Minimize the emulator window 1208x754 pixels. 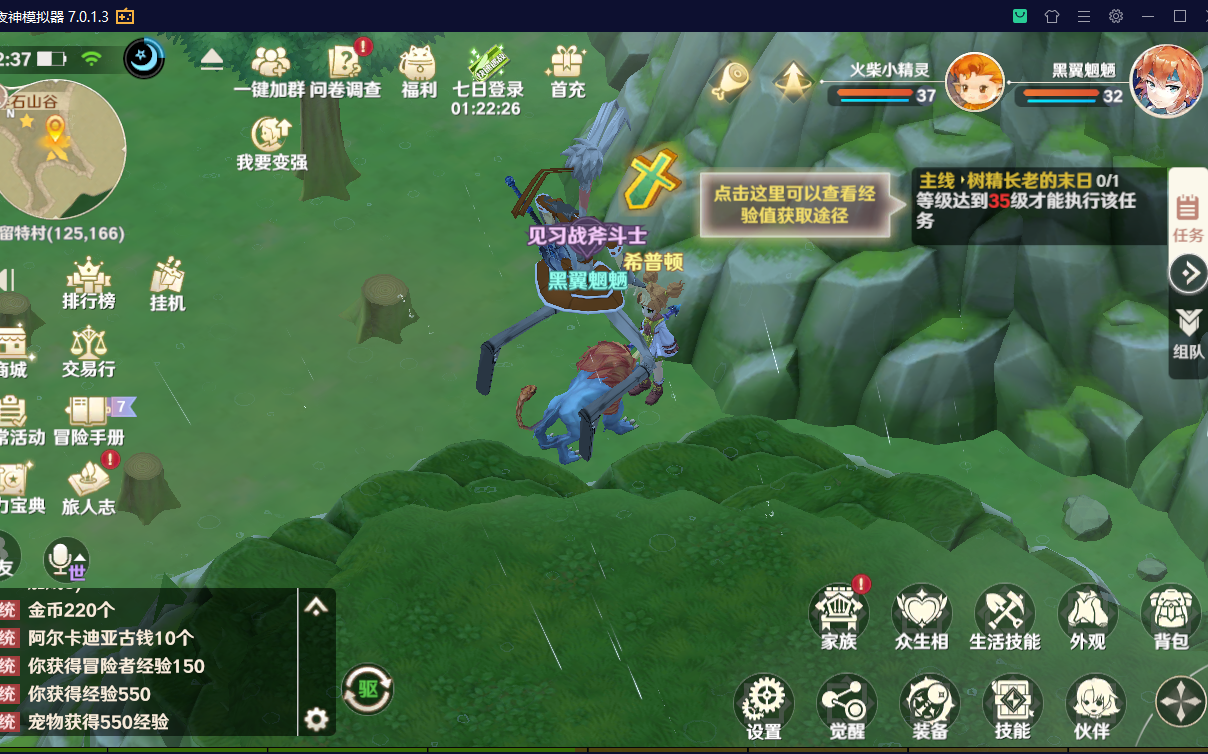coord(1148,16)
